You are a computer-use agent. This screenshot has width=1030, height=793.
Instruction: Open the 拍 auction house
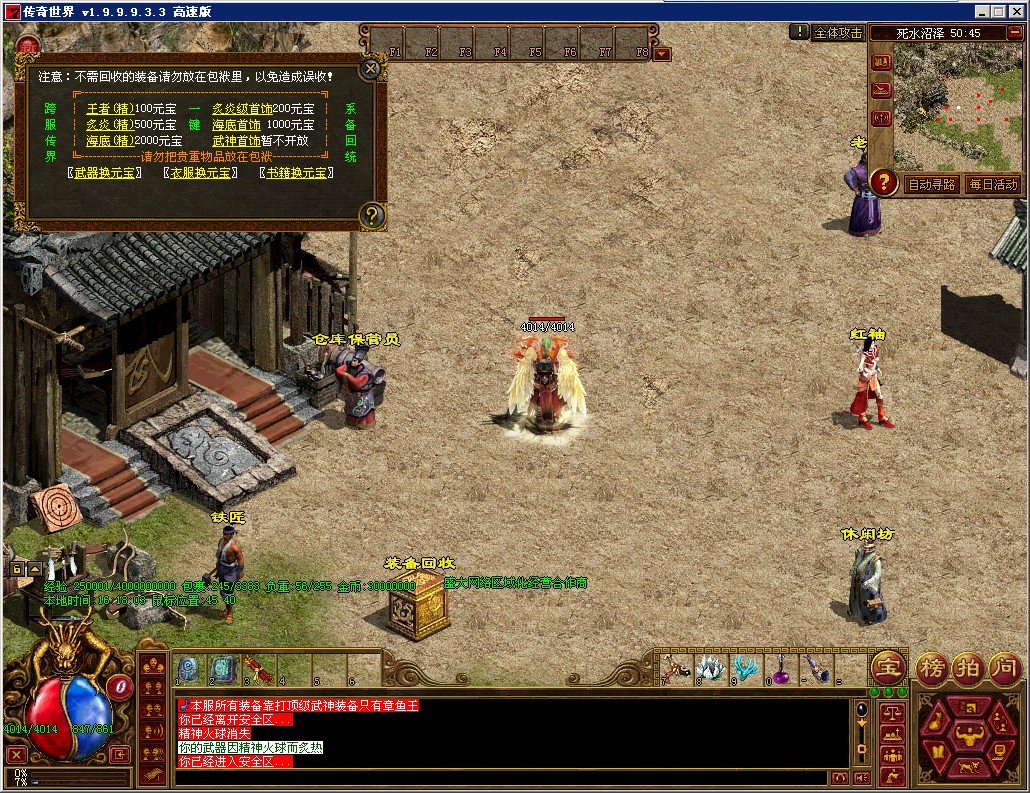(x=967, y=667)
